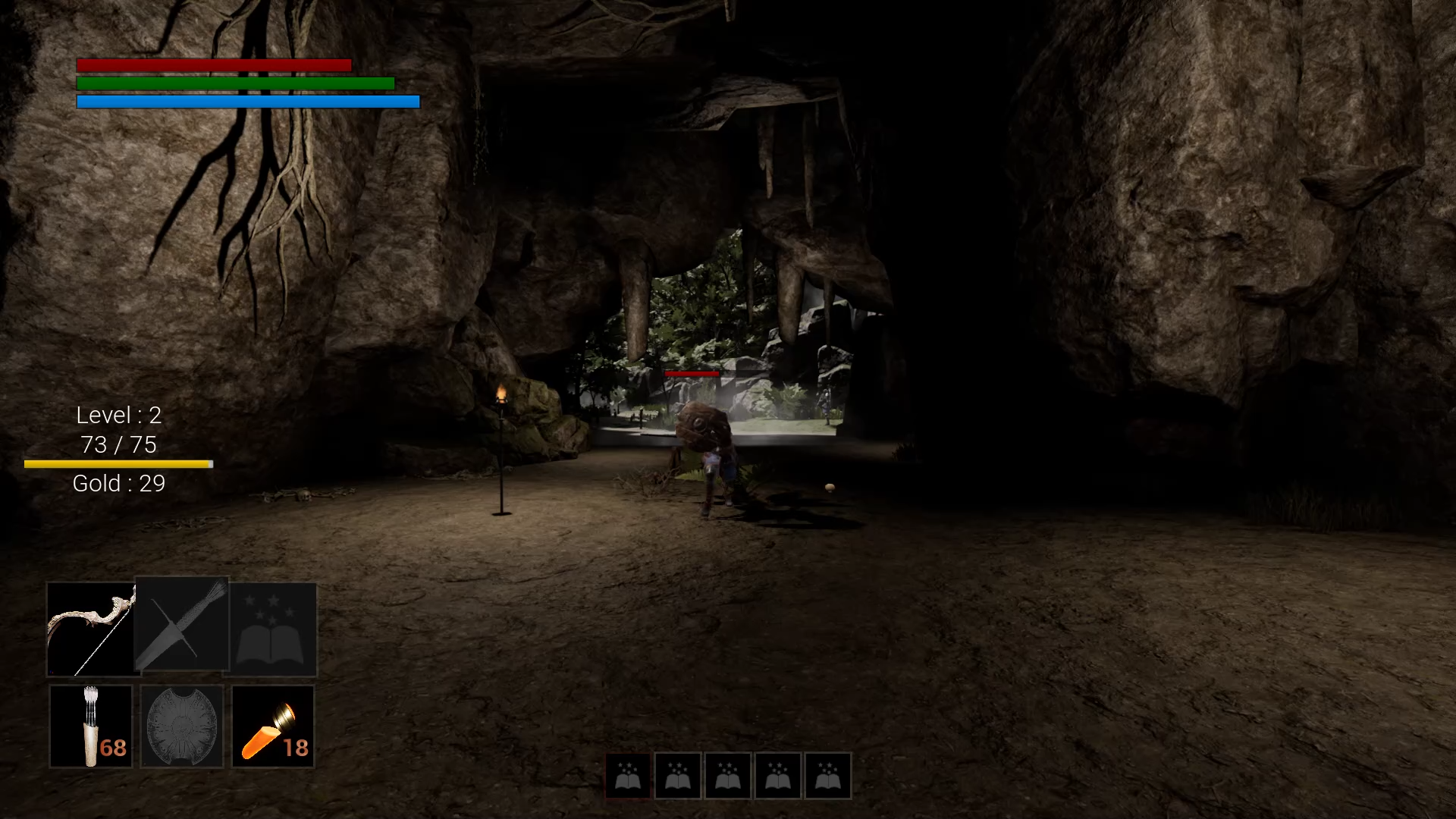This screenshot has width=1456, height=819.
Task: Select the bow weapon slot
Action: (x=90, y=629)
